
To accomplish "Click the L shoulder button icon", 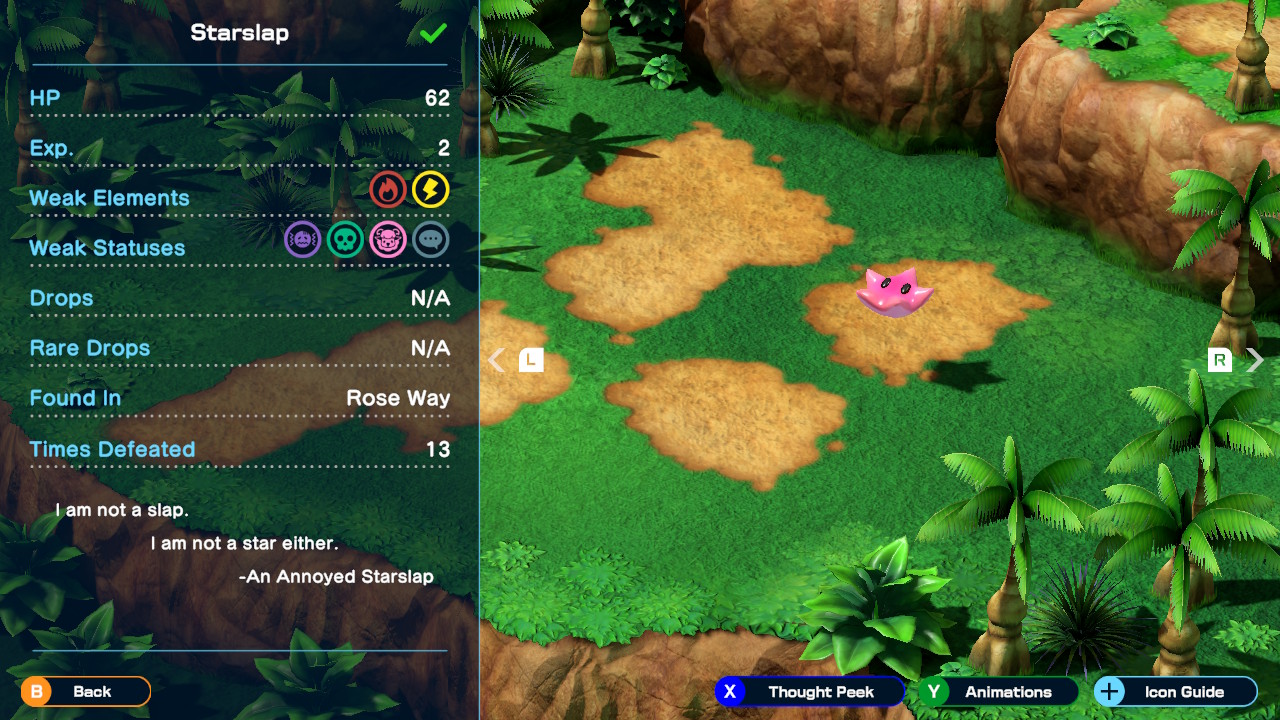I will click(x=531, y=358).
